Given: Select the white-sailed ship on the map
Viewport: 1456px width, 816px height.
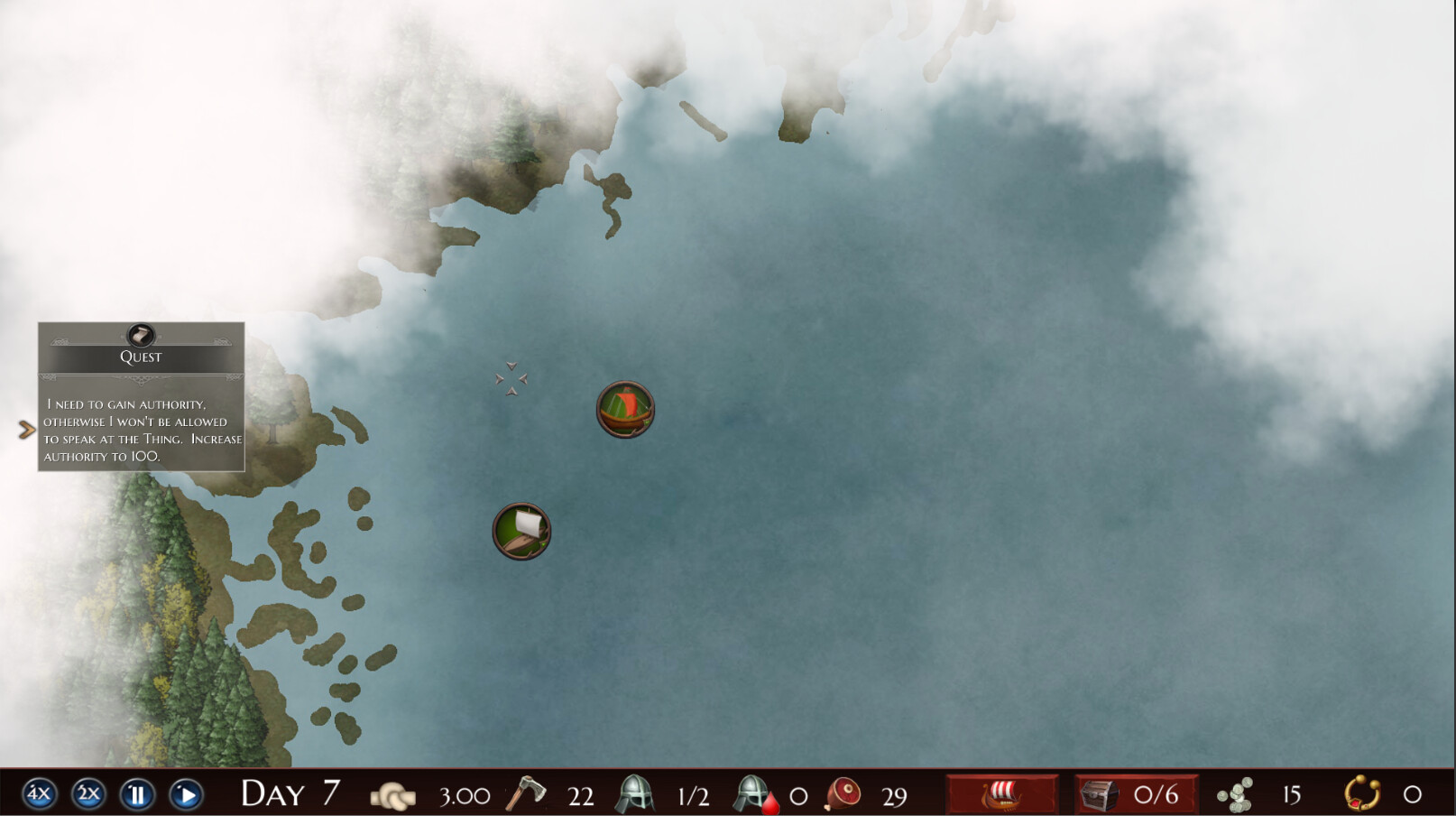Looking at the screenshot, I should [x=521, y=532].
